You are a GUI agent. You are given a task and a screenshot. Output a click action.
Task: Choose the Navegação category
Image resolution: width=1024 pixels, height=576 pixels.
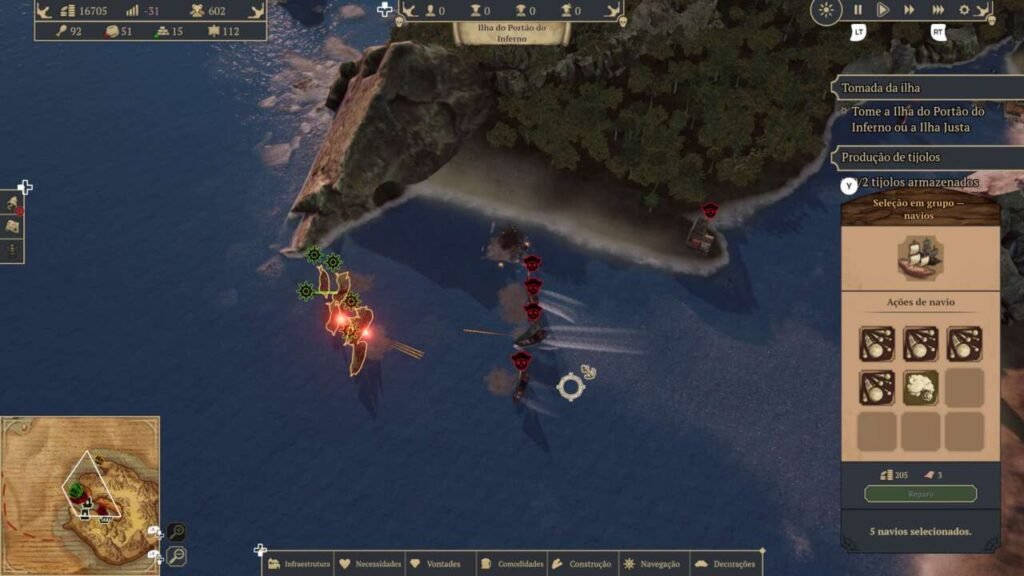click(x=652, y=564)
